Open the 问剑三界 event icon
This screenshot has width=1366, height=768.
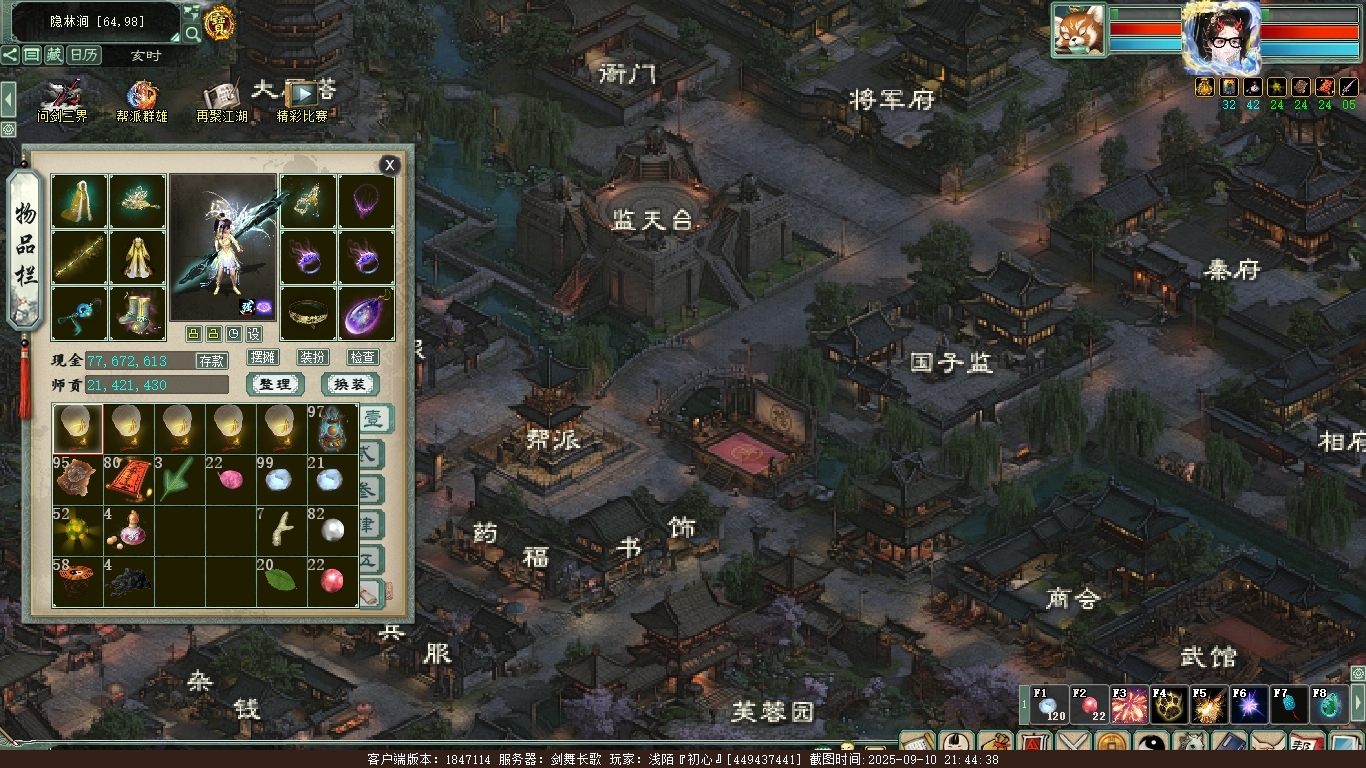coord(62,101)
